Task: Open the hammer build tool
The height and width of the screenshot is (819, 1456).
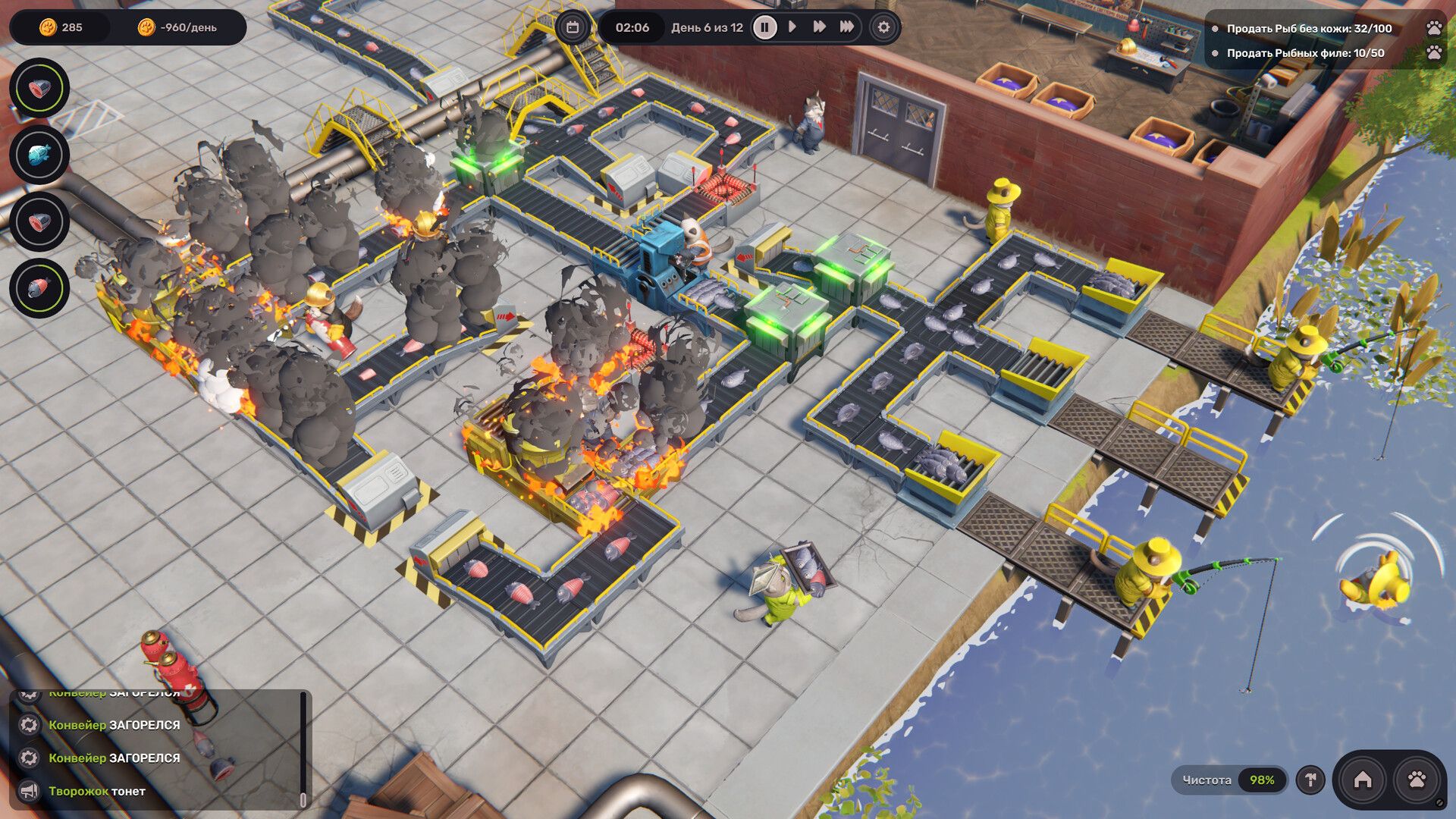Action: pyautogui.click(x=1310, y=780)
